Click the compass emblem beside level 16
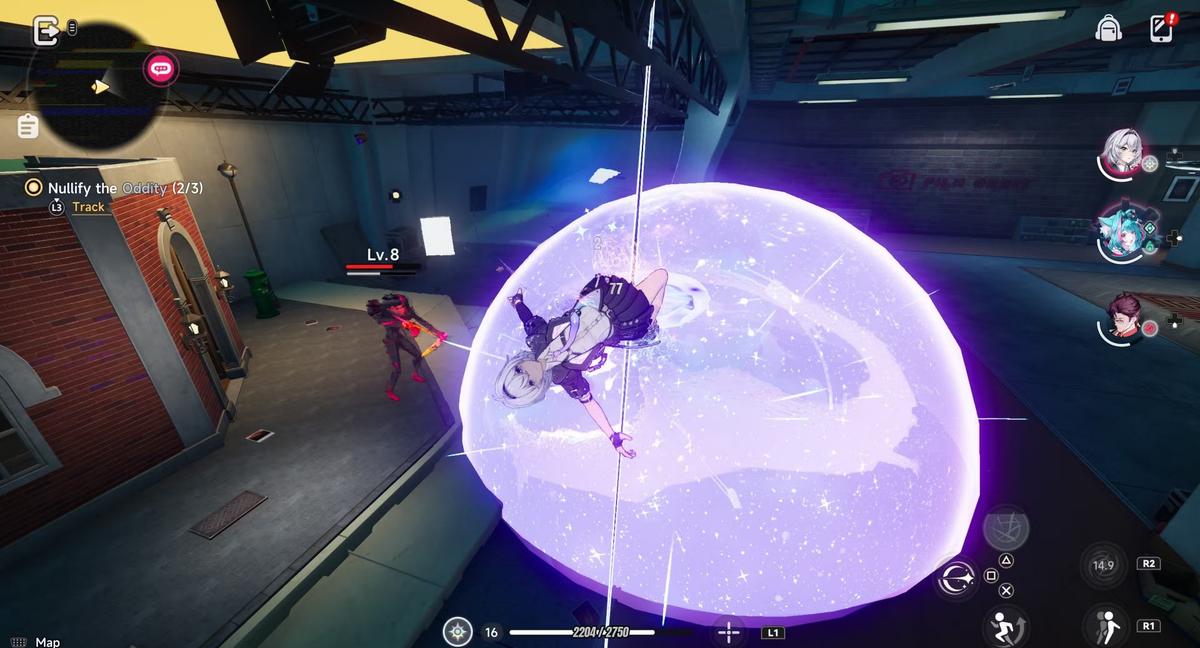Screen dimensions: 1200x648 pyautogui.click(x=458, y=632)
